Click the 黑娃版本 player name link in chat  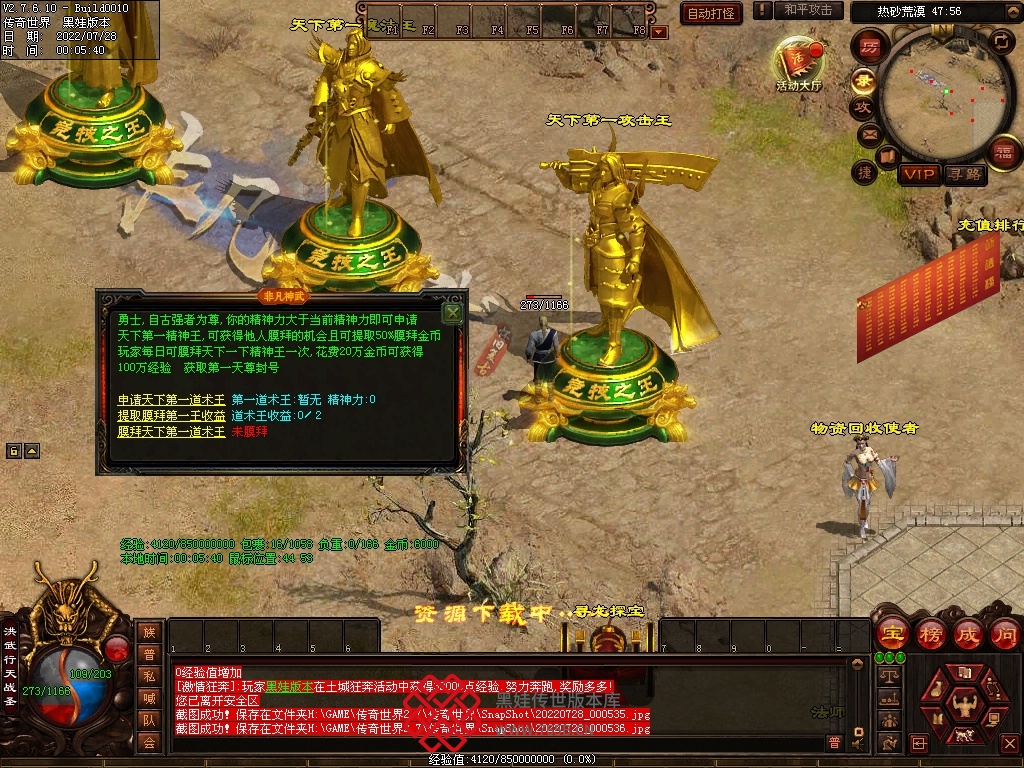[288, 687]
